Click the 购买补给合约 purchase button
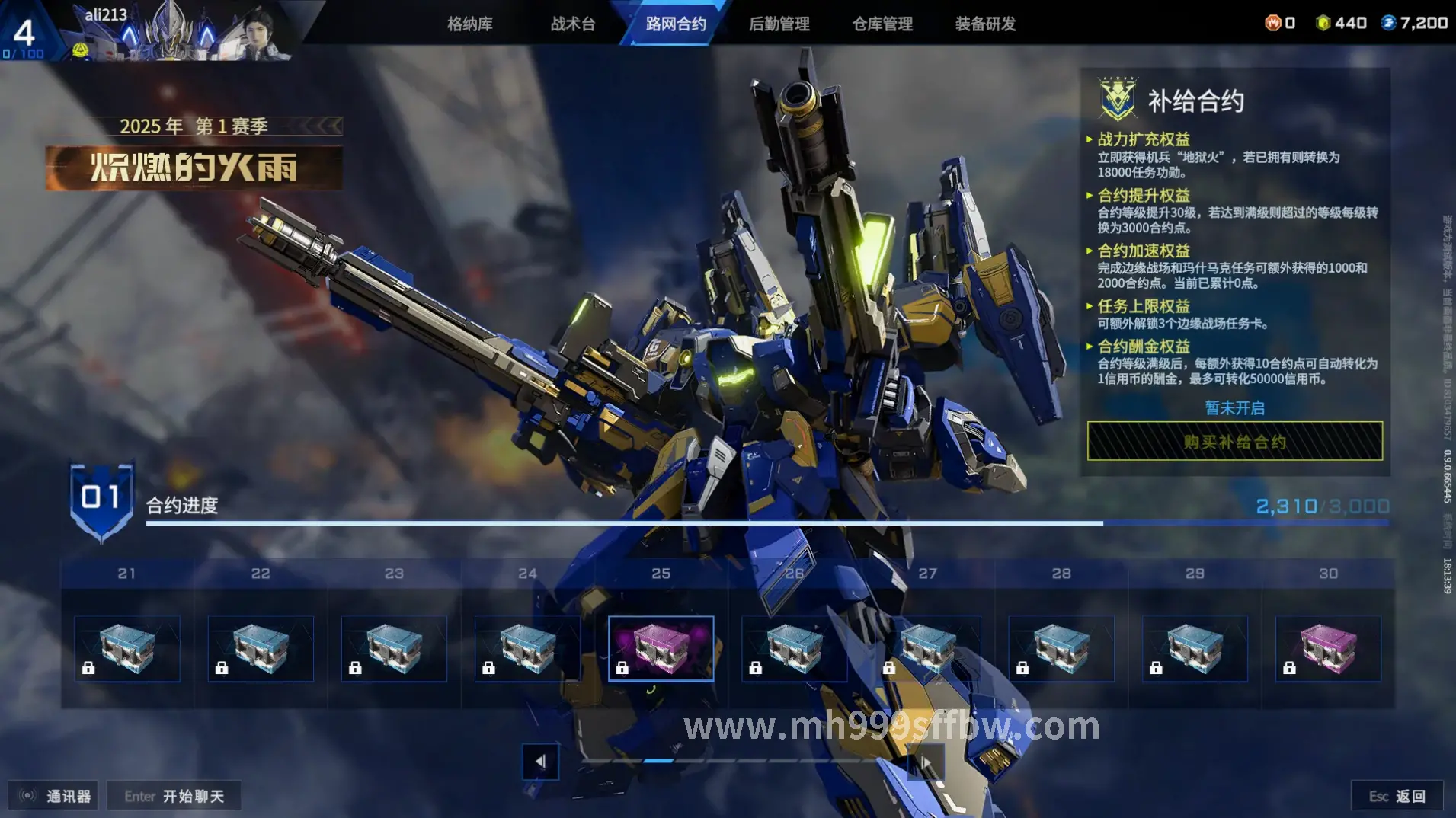Screen dimensions: 1456x818 click(1234, 442)
